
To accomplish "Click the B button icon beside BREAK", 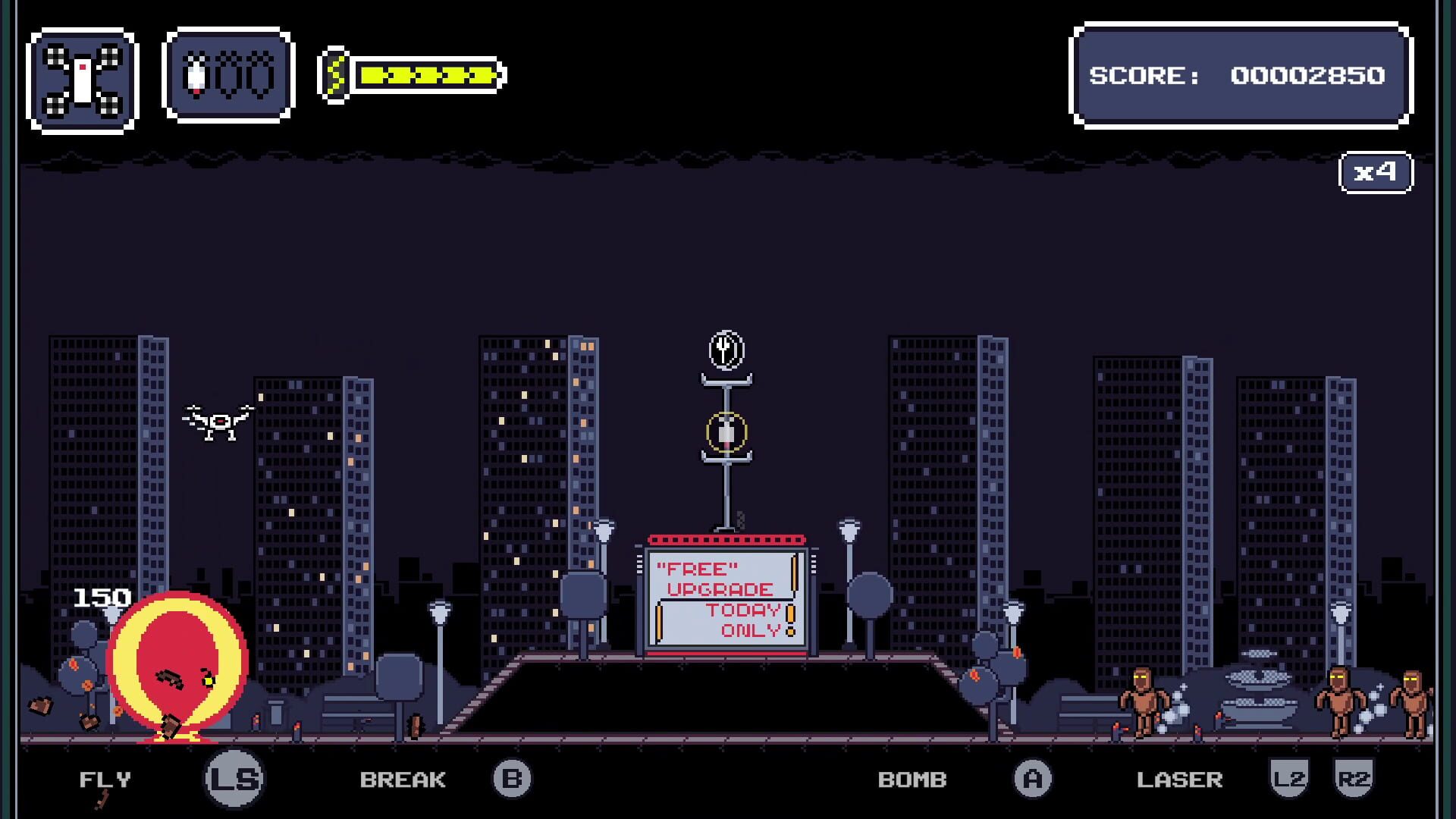I will pos(513,777).
